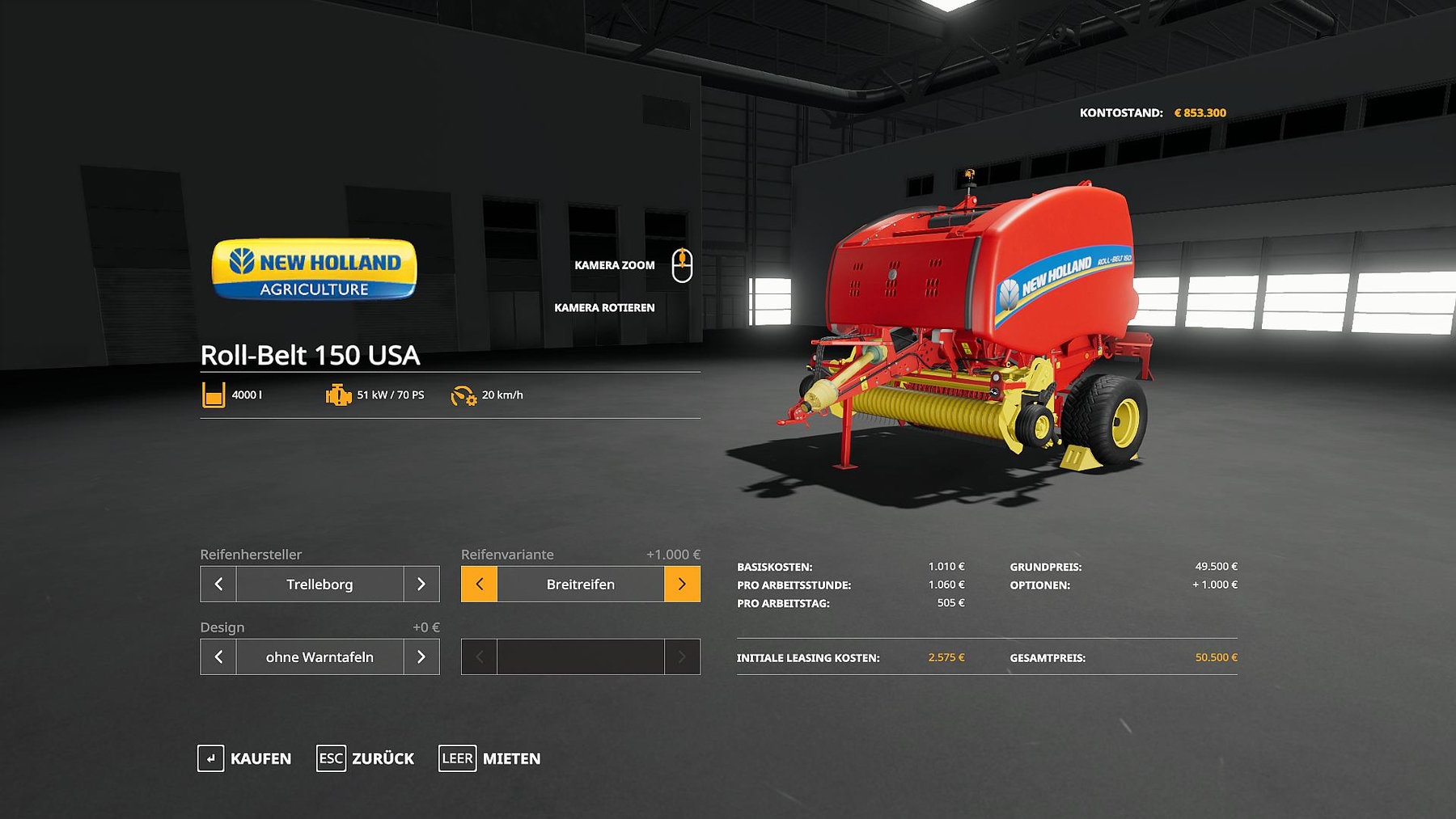Switch to next Reifenvariante option

[682, 584]
